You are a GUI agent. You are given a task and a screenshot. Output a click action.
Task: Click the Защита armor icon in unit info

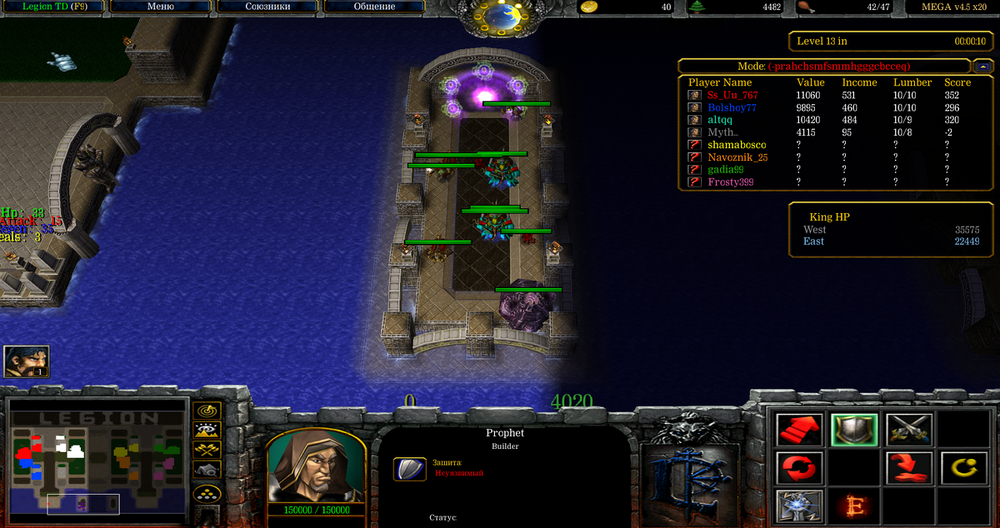point(408,468)
